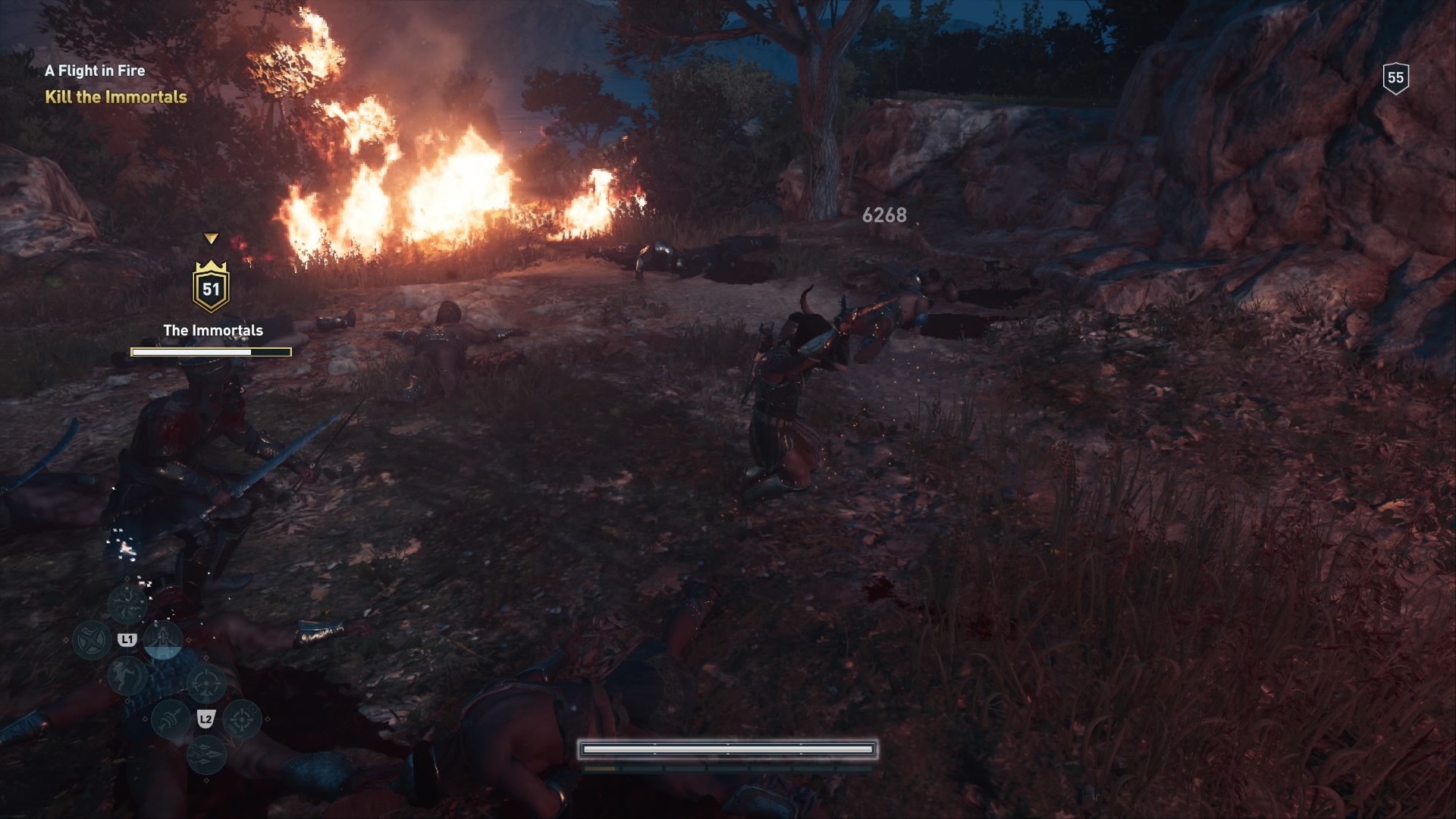Image resolution: width=1456 pixels, height=819 pixels.
Task: Click the quest title A Flight in Fire
Action: tap(96, 71)
